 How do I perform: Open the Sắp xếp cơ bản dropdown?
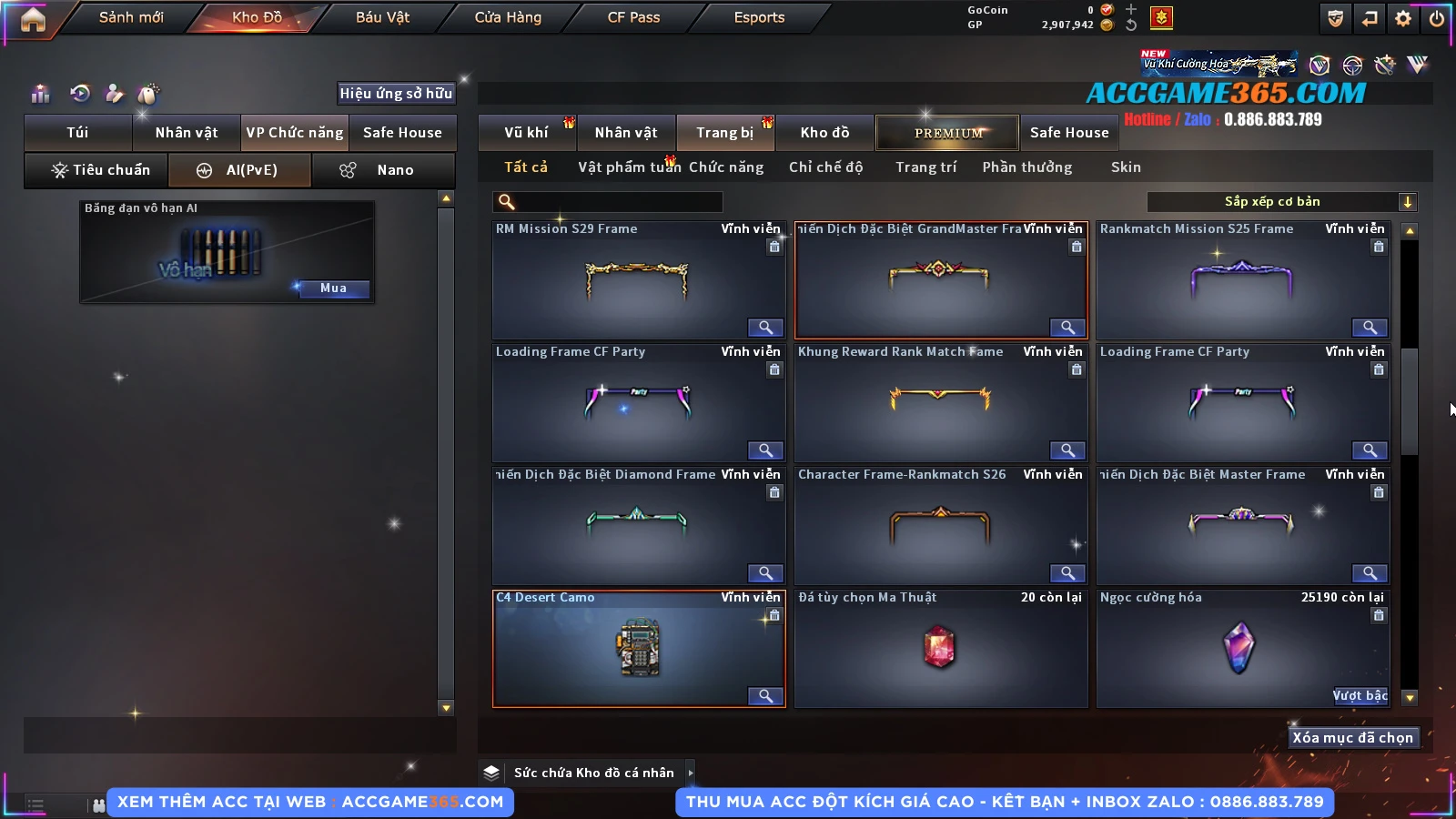(x=1407, y=202)
